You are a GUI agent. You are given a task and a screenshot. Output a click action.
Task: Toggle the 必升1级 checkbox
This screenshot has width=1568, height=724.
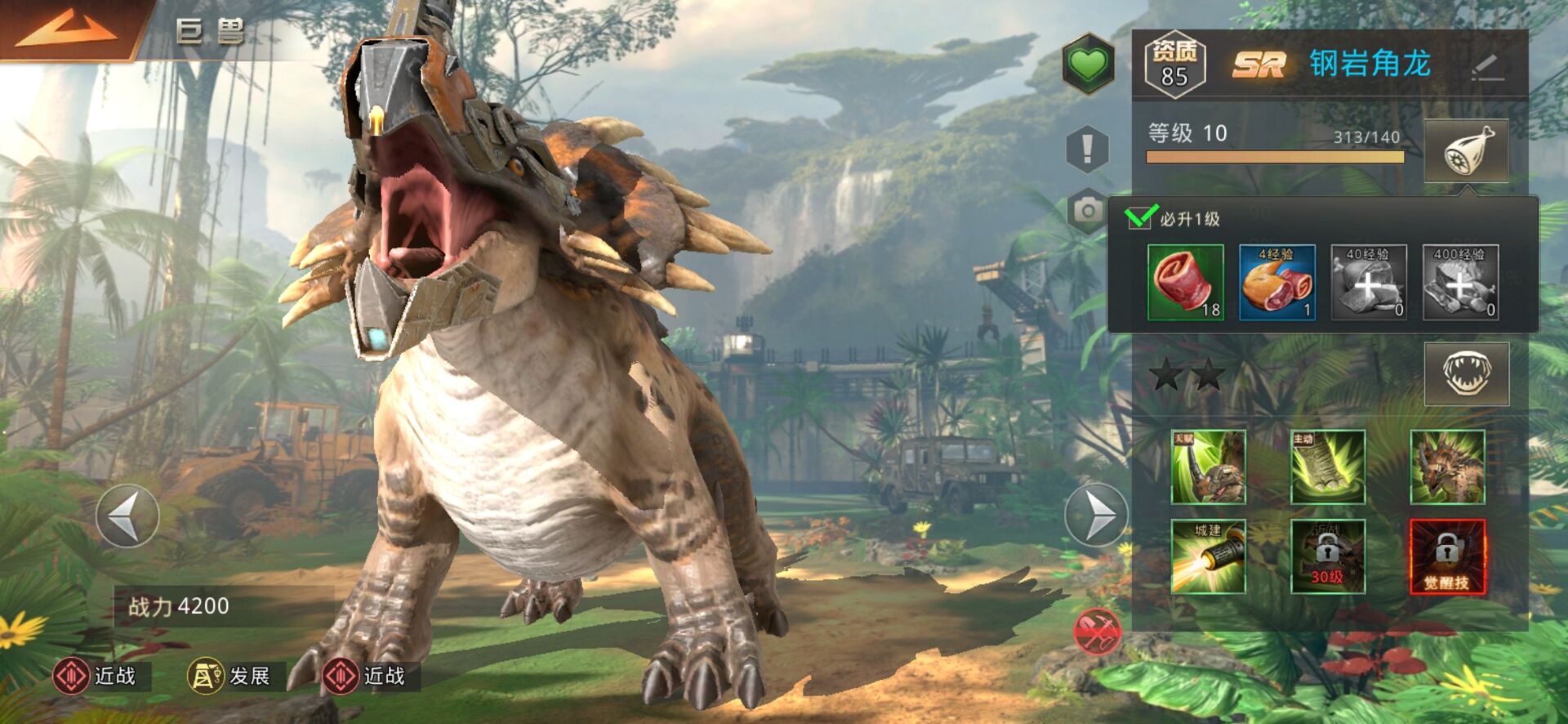coord(1138,218)
